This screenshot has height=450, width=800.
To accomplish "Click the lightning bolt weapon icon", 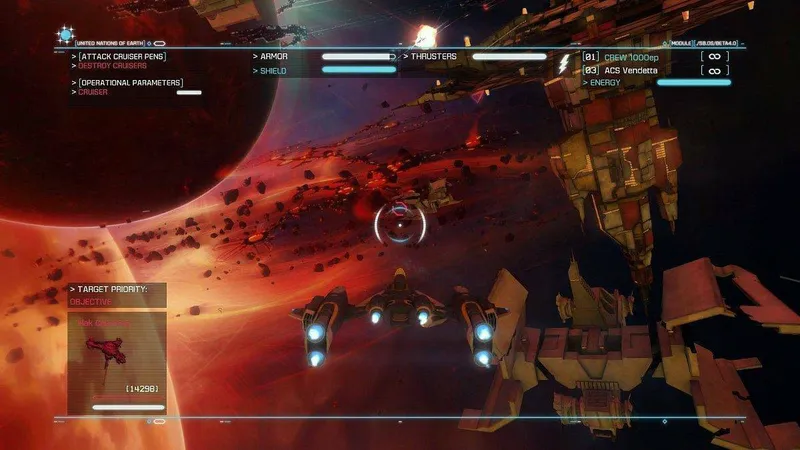I will click(564, 63).
